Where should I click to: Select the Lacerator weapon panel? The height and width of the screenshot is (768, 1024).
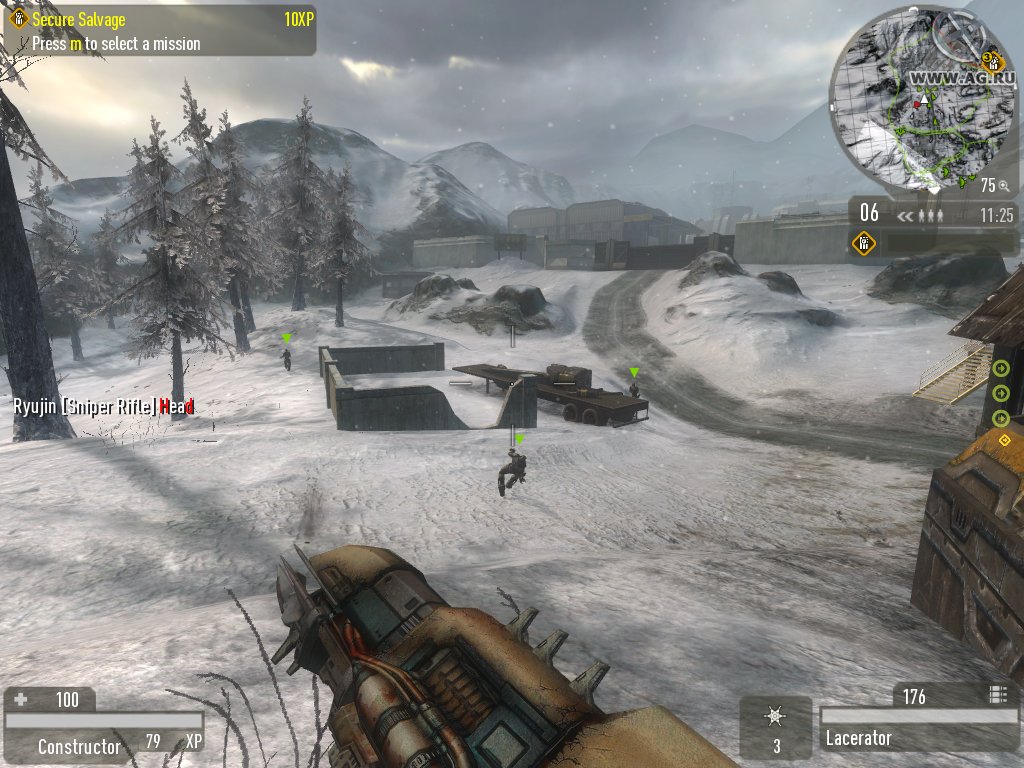tap(918, 739)
